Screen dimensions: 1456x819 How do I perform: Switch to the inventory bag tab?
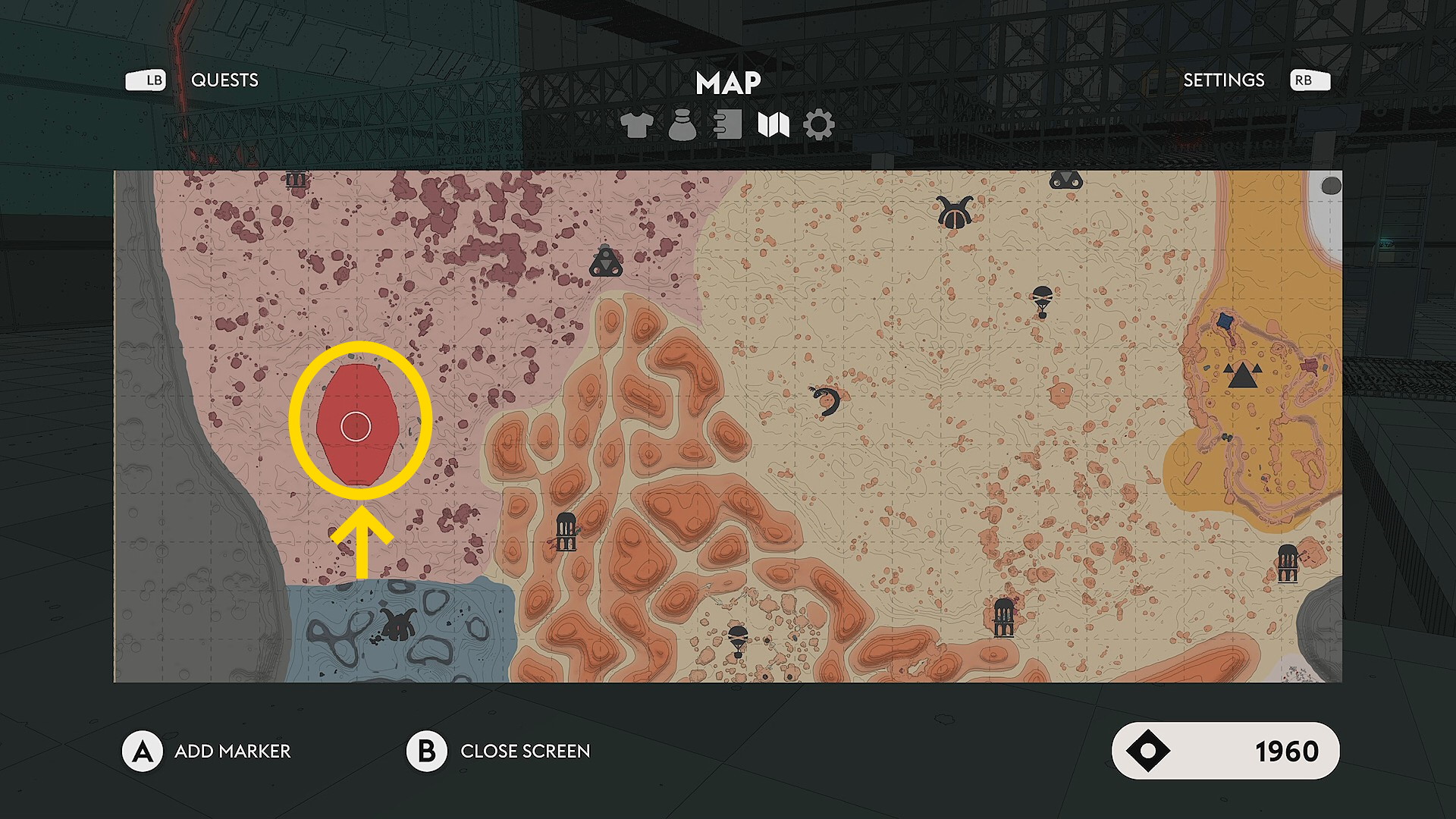point(682,125)
